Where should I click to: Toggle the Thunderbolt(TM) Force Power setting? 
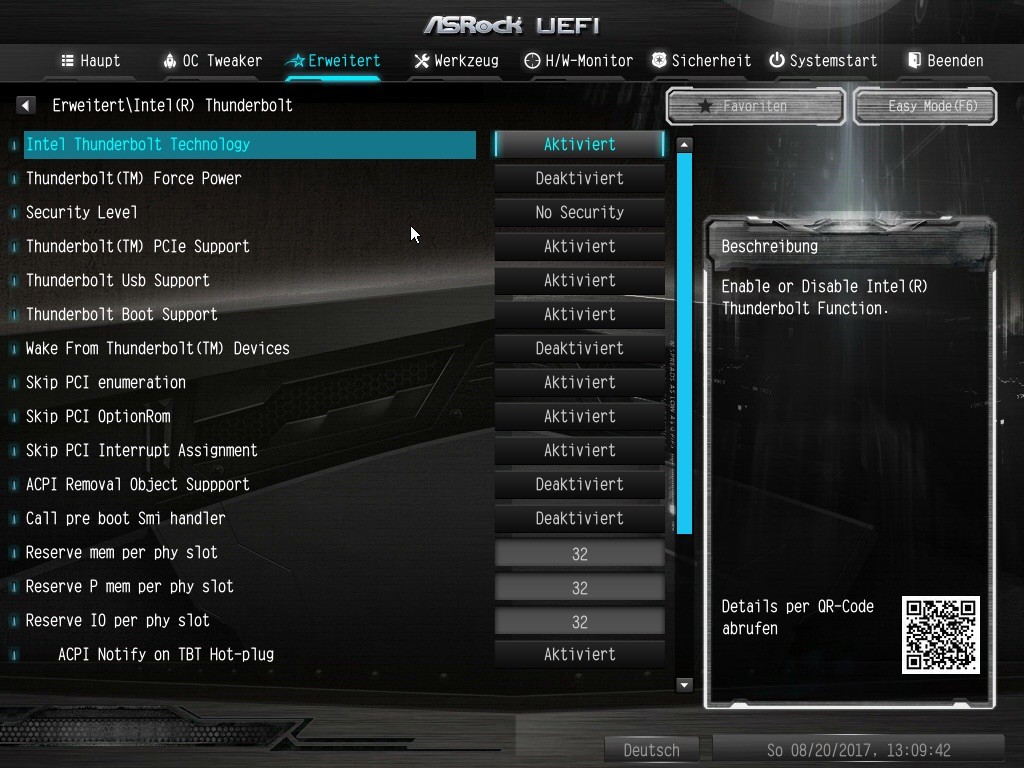580,178
